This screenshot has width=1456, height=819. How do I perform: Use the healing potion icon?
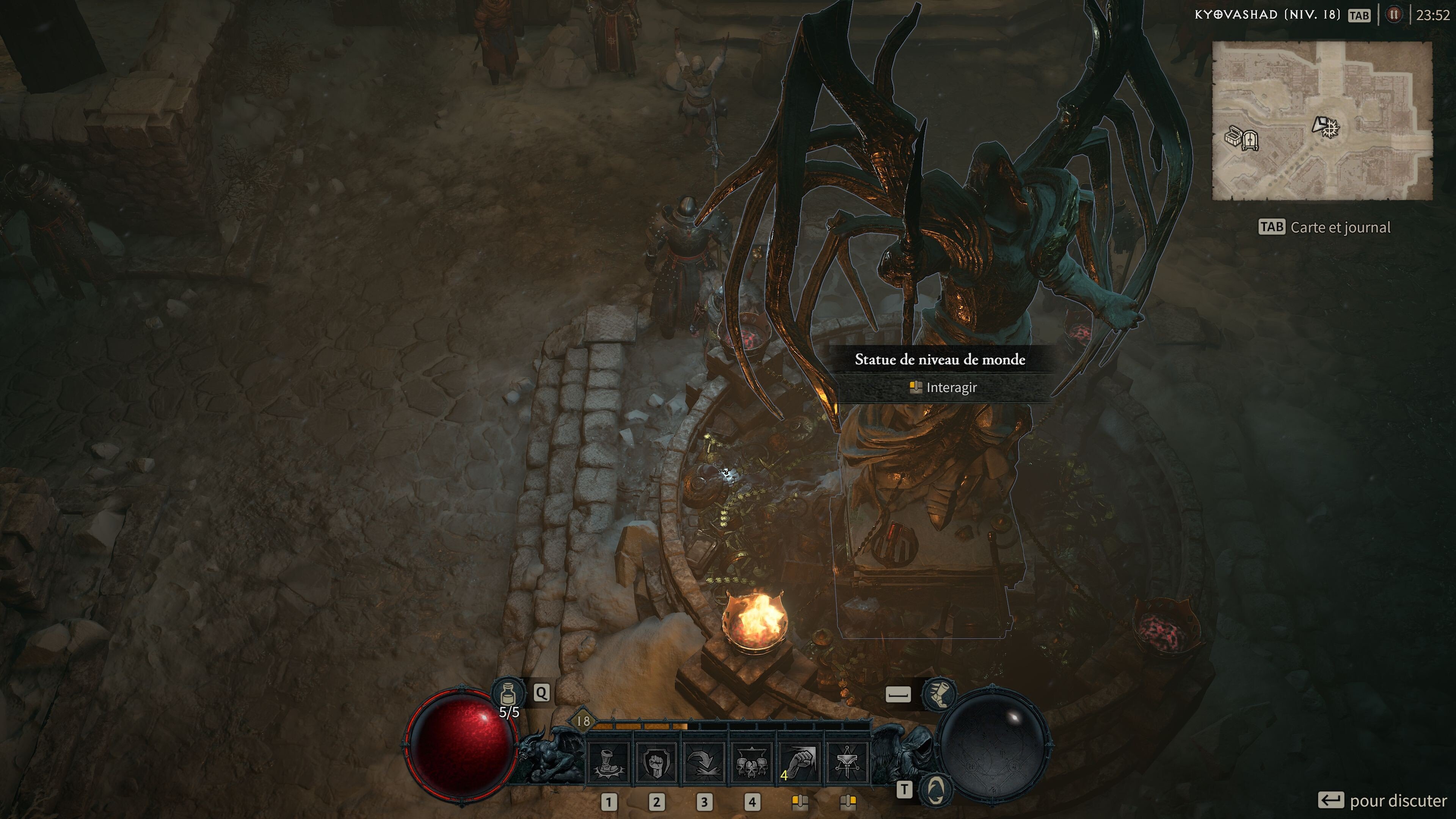[x=508, y=693]
